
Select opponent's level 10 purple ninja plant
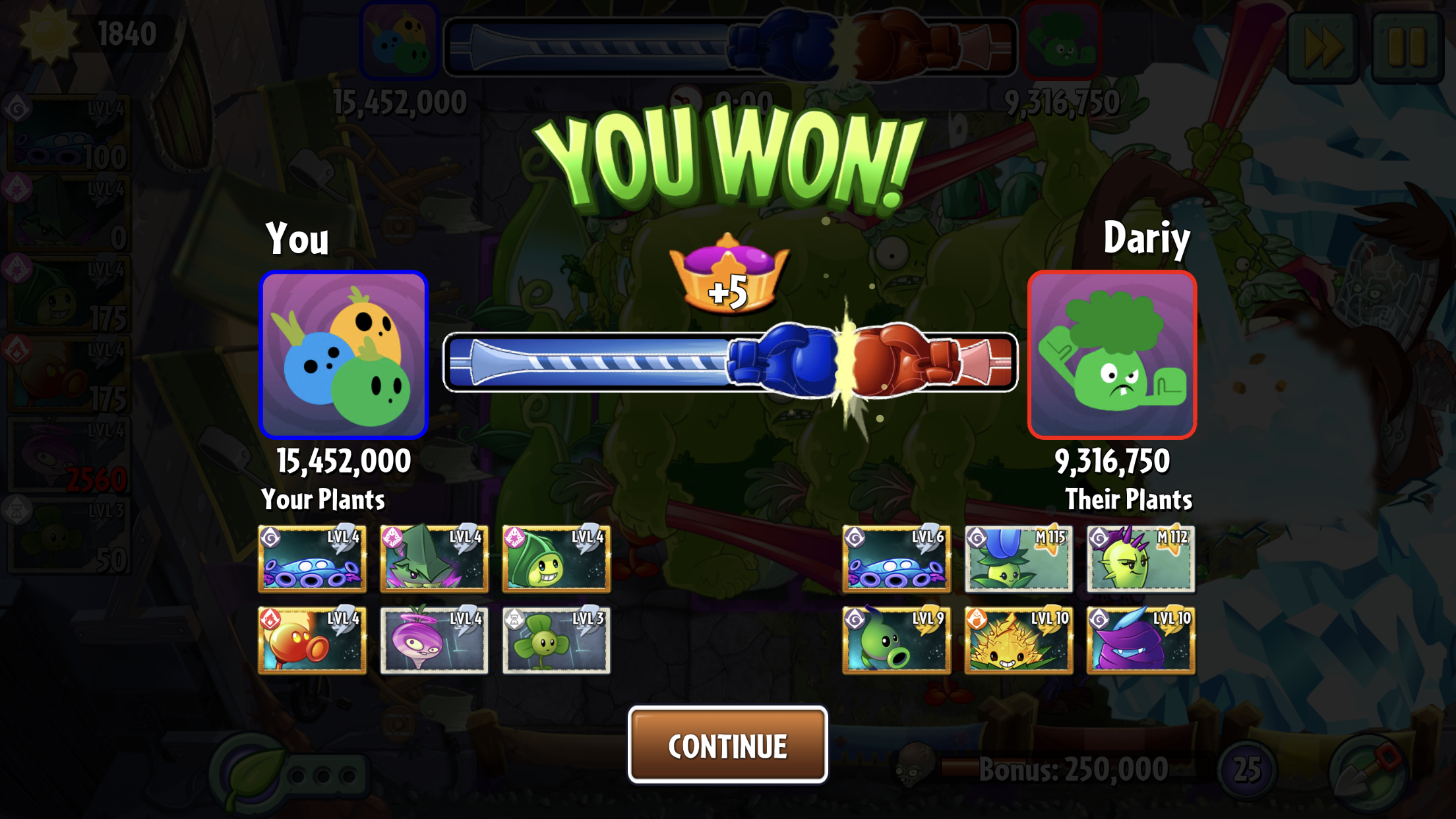coord(1140,640)
